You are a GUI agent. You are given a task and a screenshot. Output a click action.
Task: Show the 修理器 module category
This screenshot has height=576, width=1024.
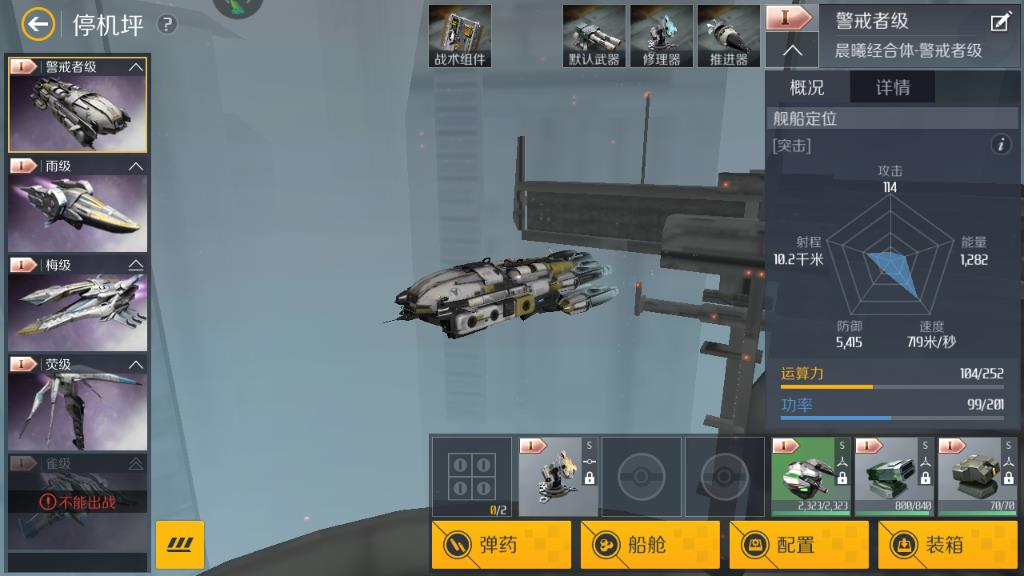661,36
